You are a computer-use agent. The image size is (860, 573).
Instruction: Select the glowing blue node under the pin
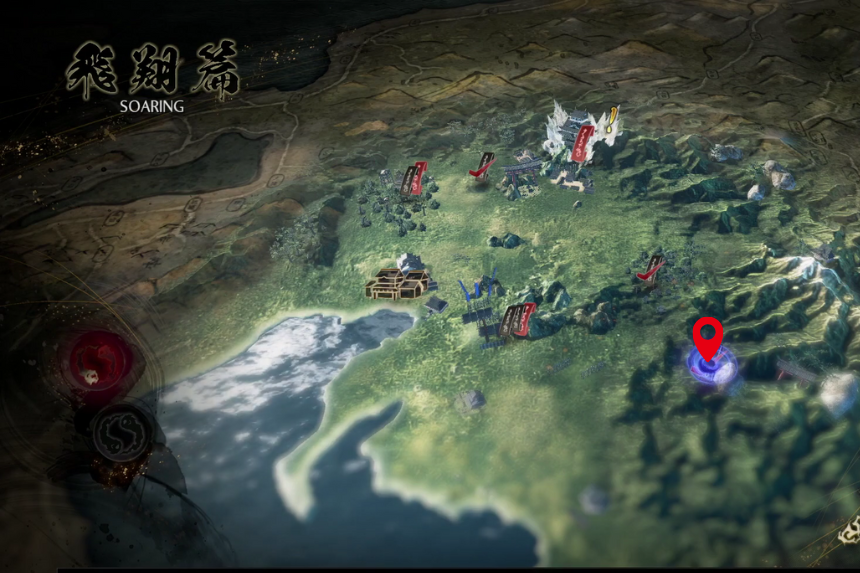pyautogui.click(x=711, y=368)
